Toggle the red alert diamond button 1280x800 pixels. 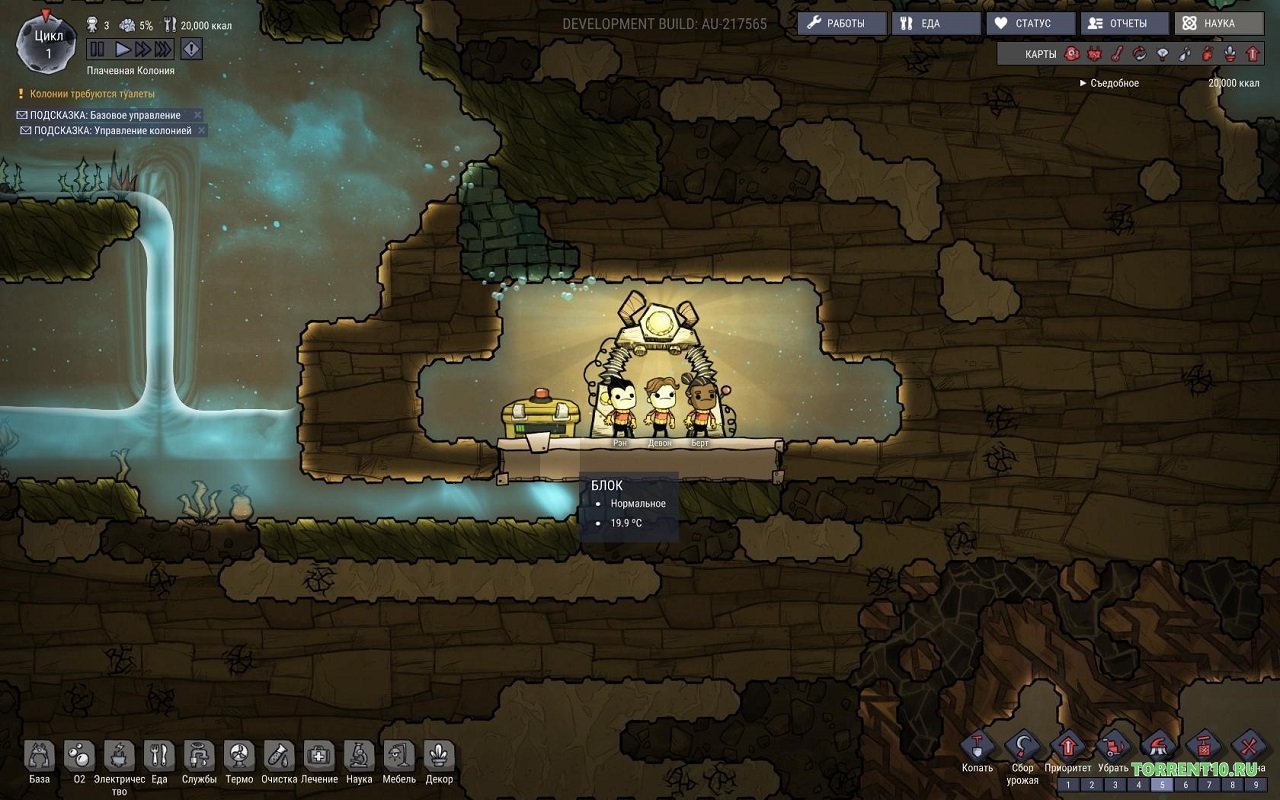tap(191, 48)
